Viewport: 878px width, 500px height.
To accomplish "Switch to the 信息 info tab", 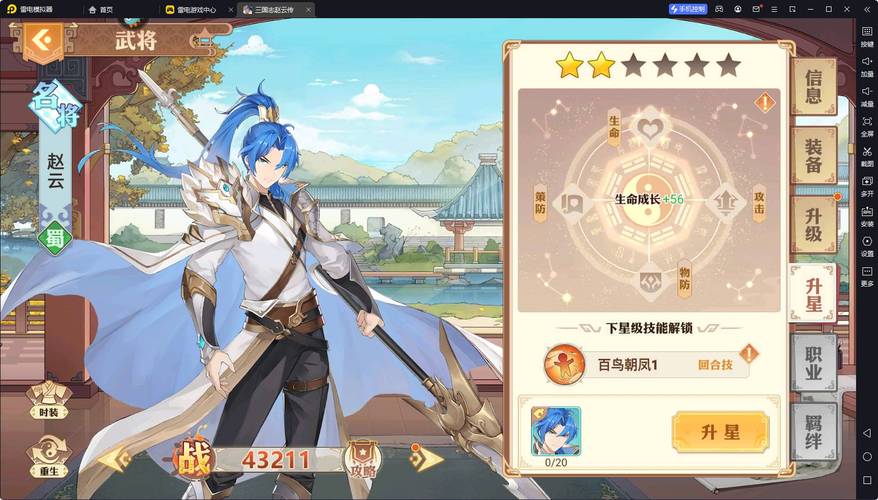I will point(813,86).
